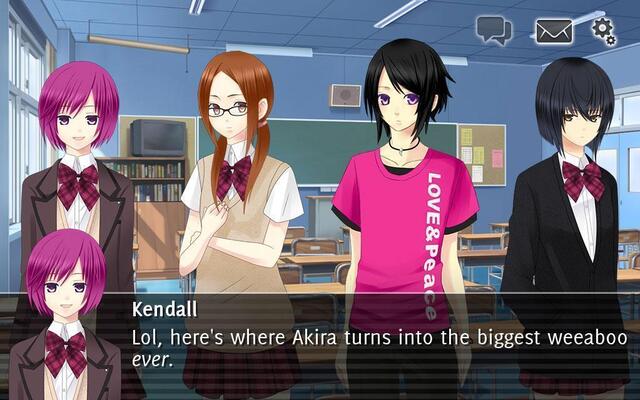Open the speech bubble dialogue log
The width and height of the screenshot is (640, 400).
coord(494,30)
